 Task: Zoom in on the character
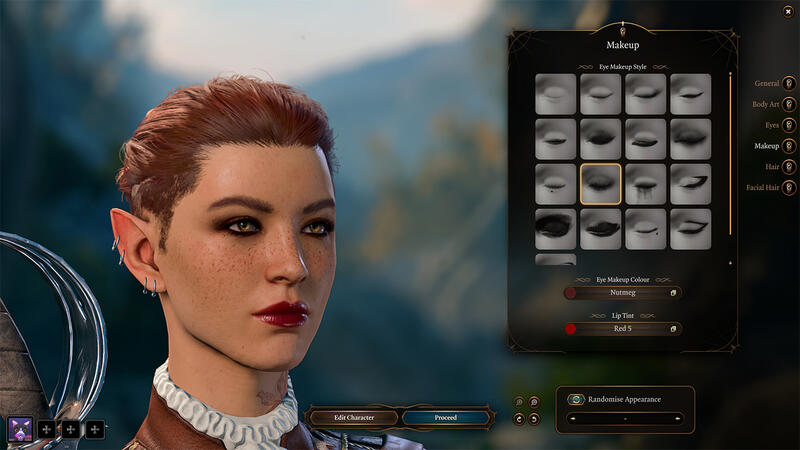[534, 402]
